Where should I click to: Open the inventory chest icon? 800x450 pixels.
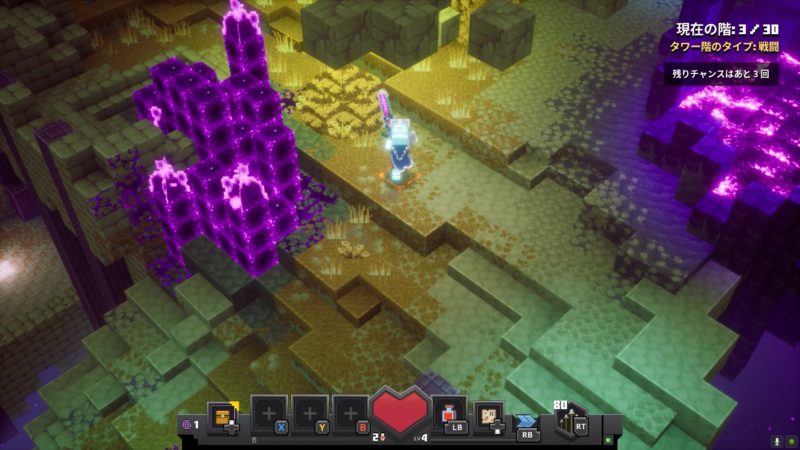(222, 413)
